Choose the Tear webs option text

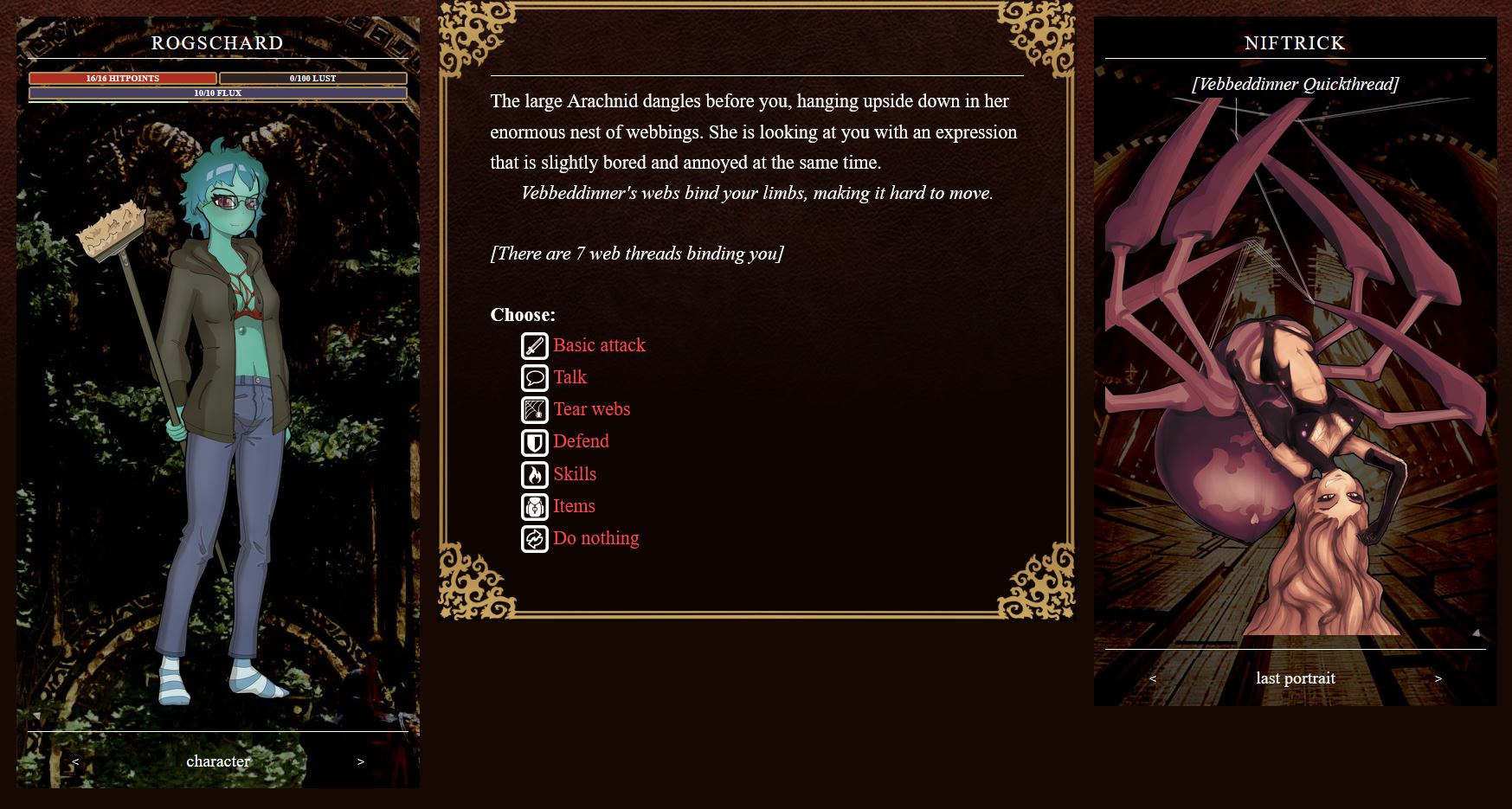click(592, 409)
